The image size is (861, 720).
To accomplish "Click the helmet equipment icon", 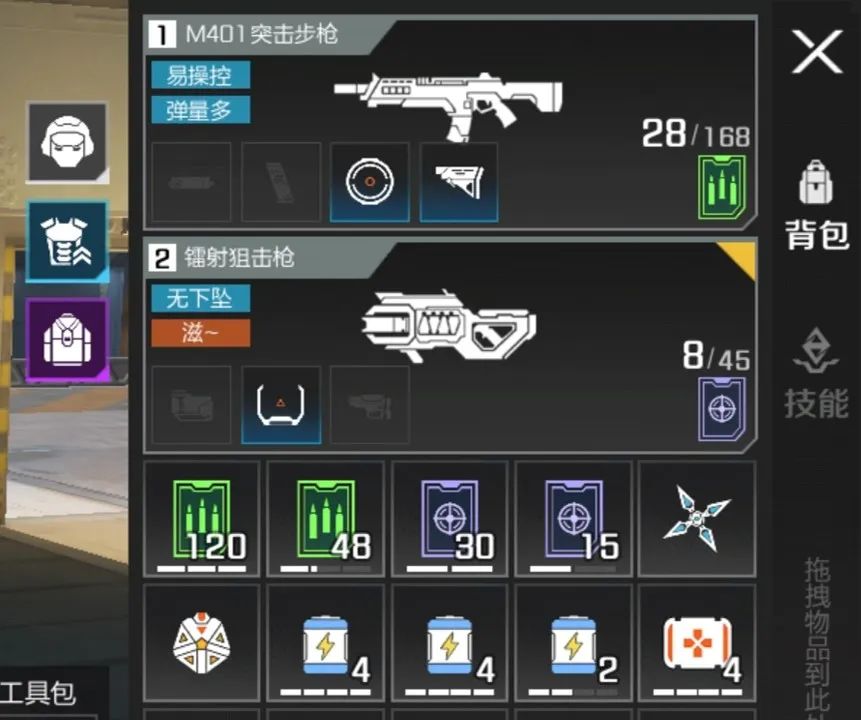I will pyautogui.click(x=67, y=143).
